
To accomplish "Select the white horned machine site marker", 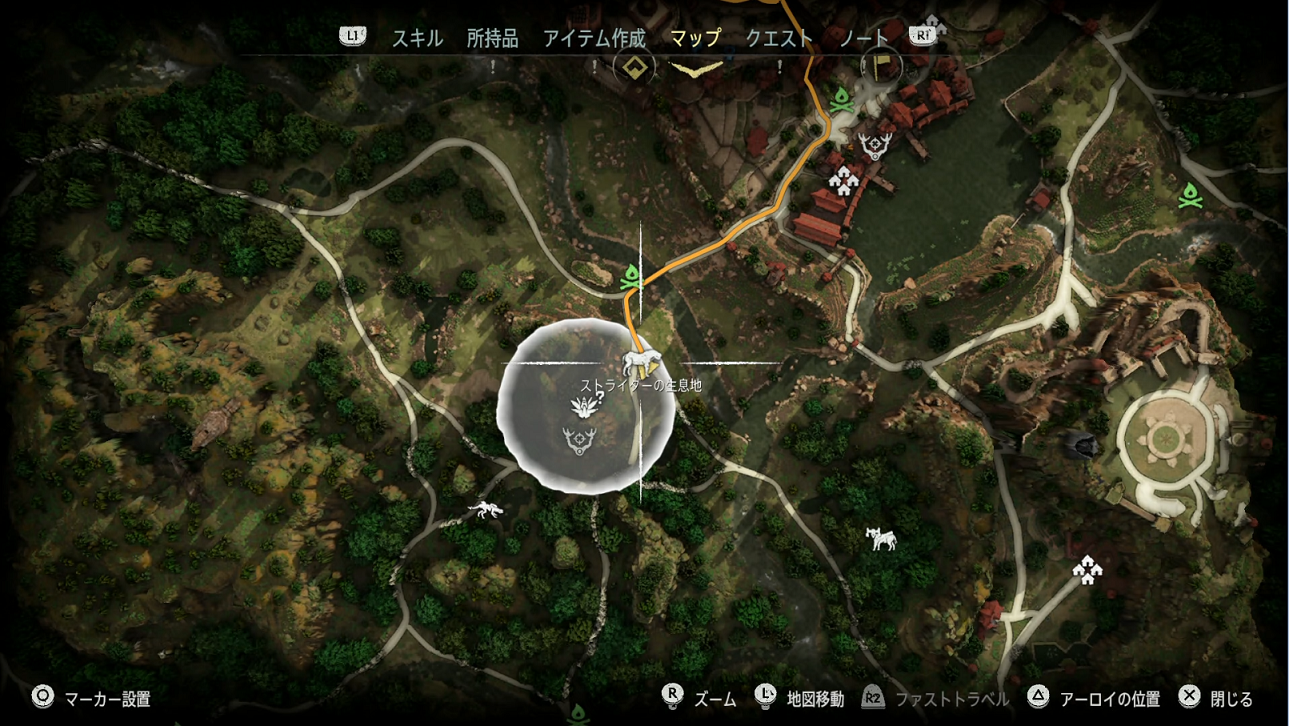I will [x=881, y=539].
